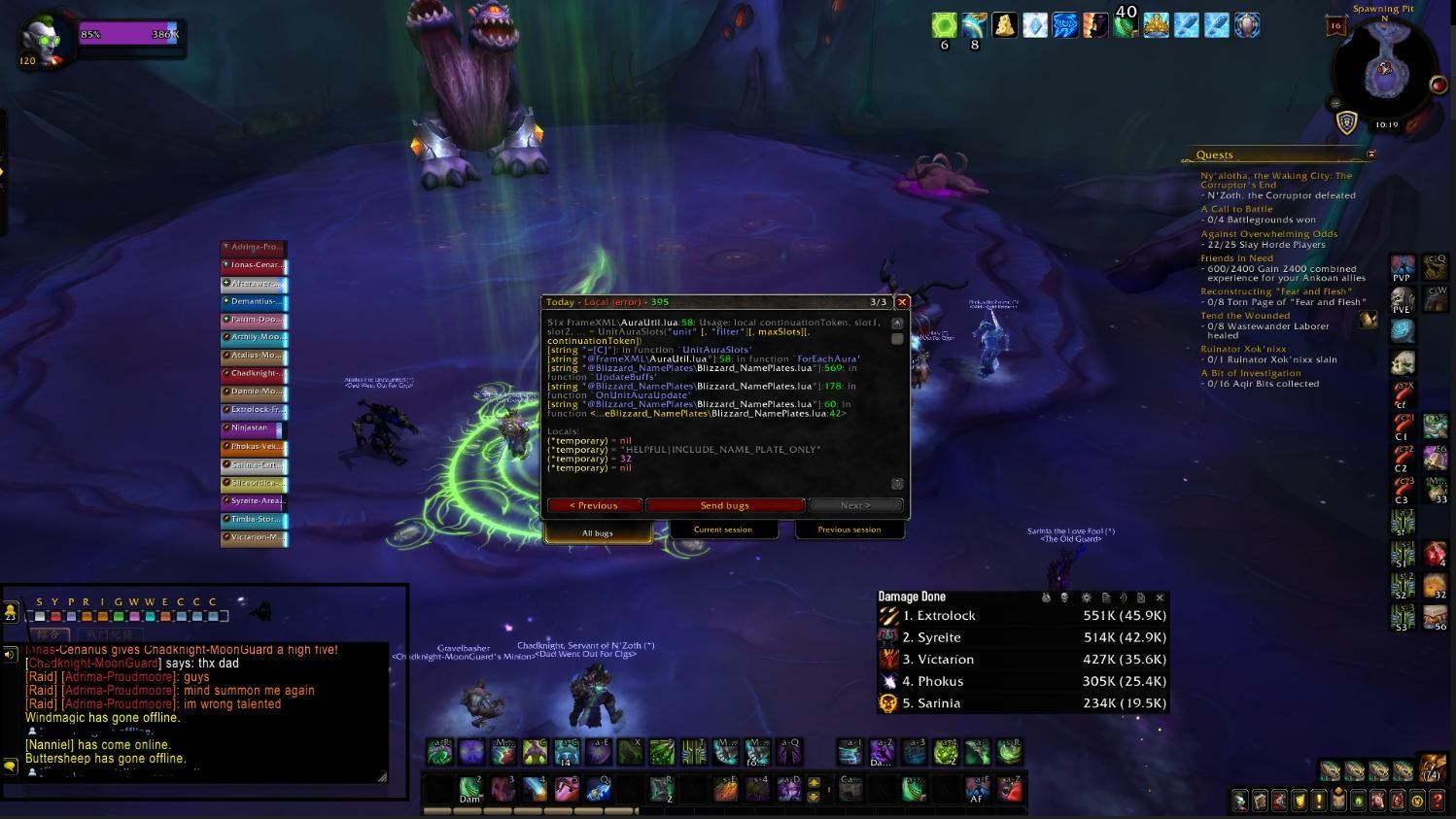Screen dimensions: 1456x819
Task: Toggle chat sound with the speaker icon
Action: (9, 652)
